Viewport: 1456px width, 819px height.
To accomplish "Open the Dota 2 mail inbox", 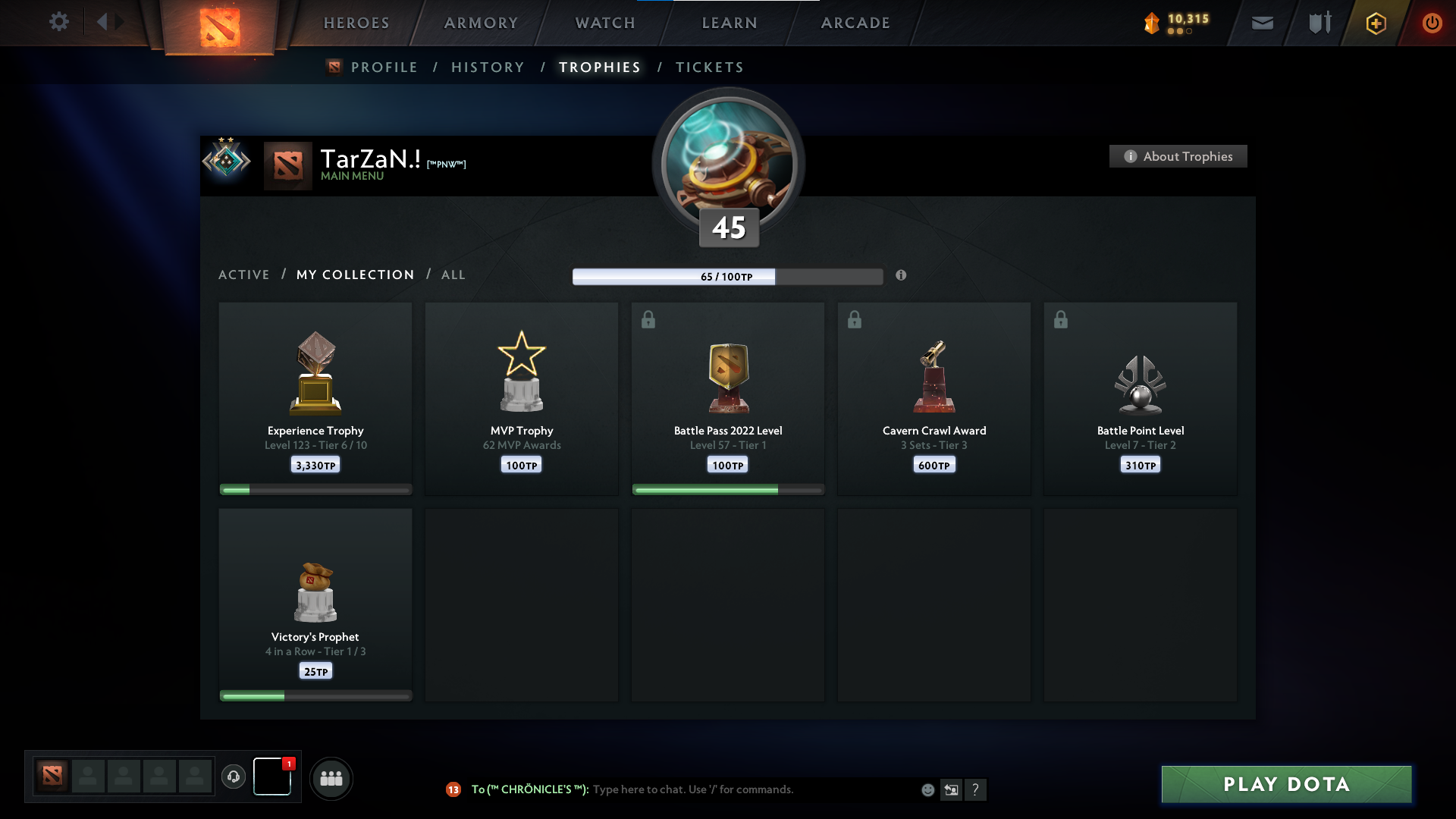I will coord(1262,23).
